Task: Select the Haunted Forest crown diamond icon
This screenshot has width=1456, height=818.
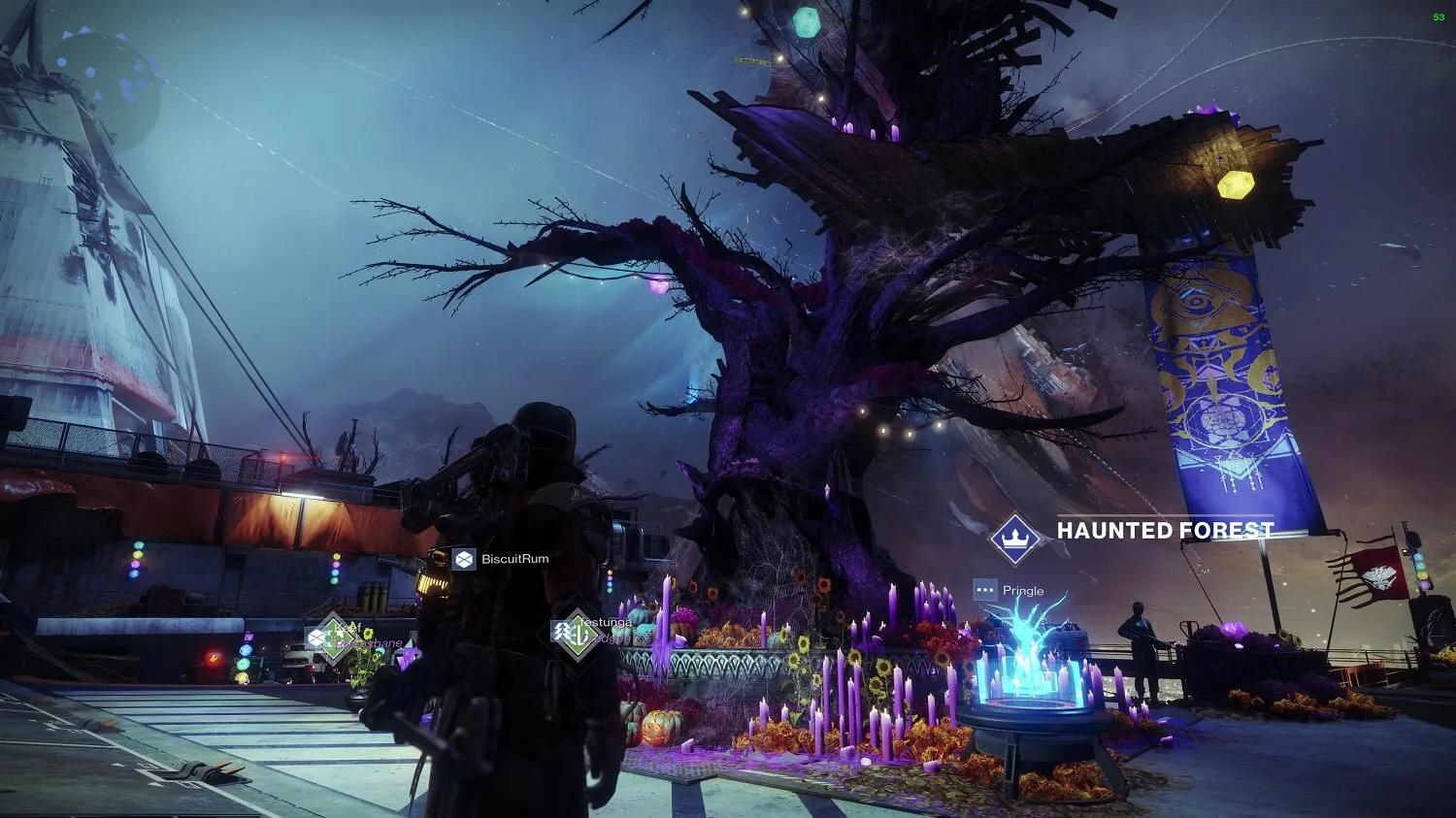Action: pos(1015,540)
